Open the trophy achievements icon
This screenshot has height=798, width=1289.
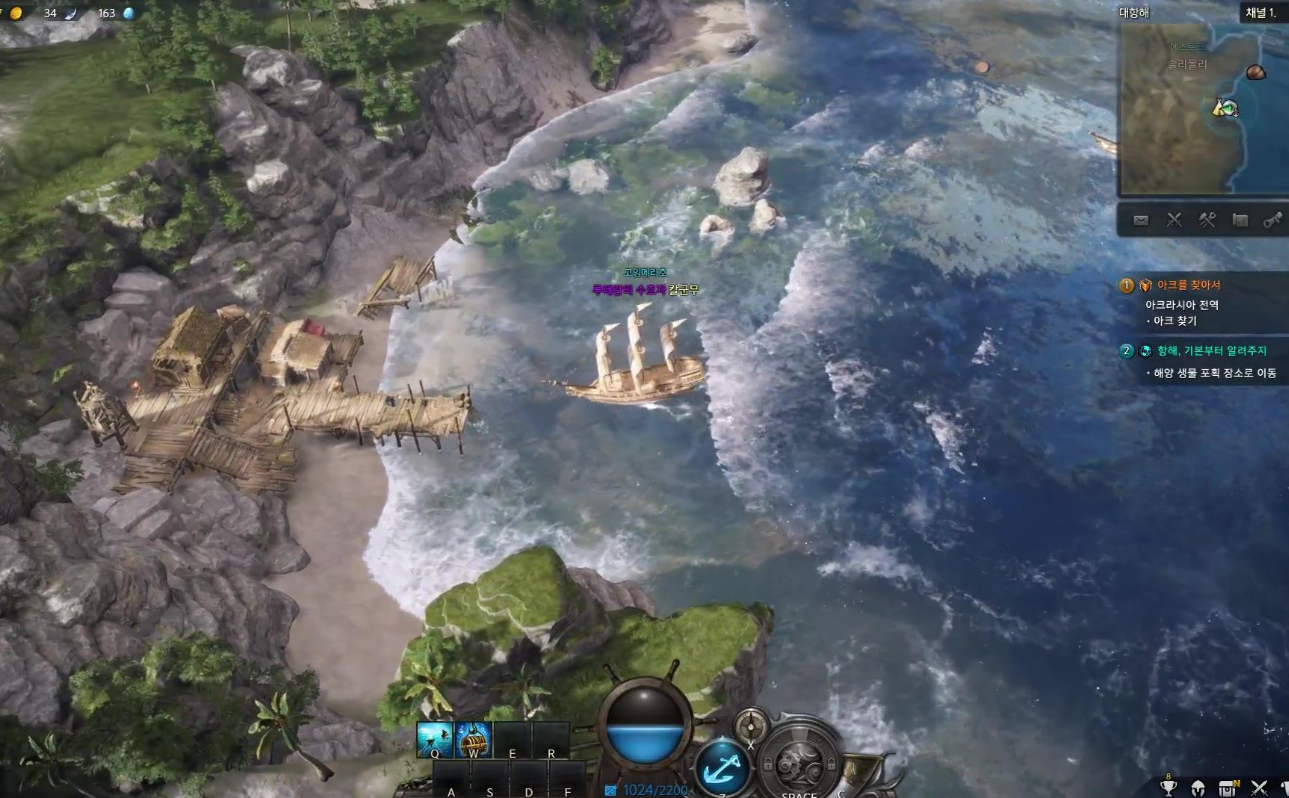click(1168, 787)
